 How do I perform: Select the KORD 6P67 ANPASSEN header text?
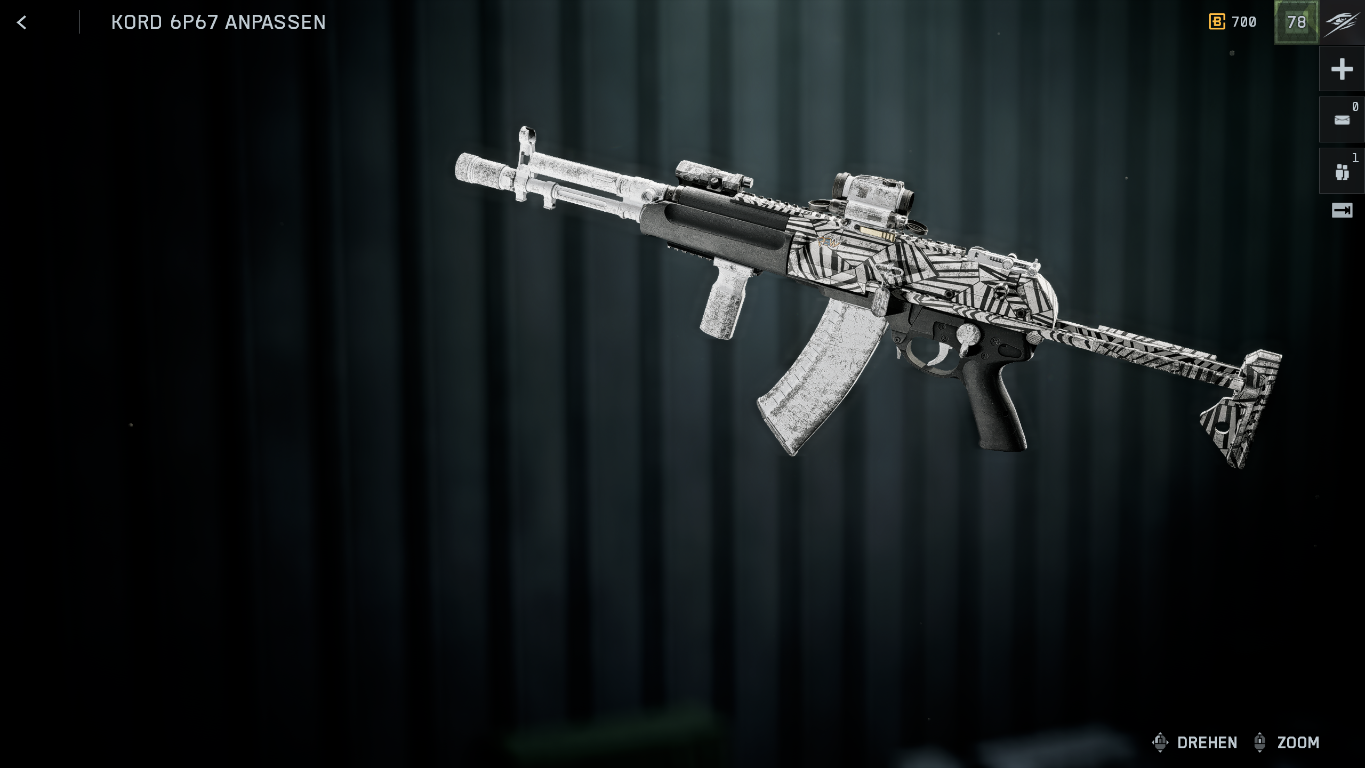218,22
